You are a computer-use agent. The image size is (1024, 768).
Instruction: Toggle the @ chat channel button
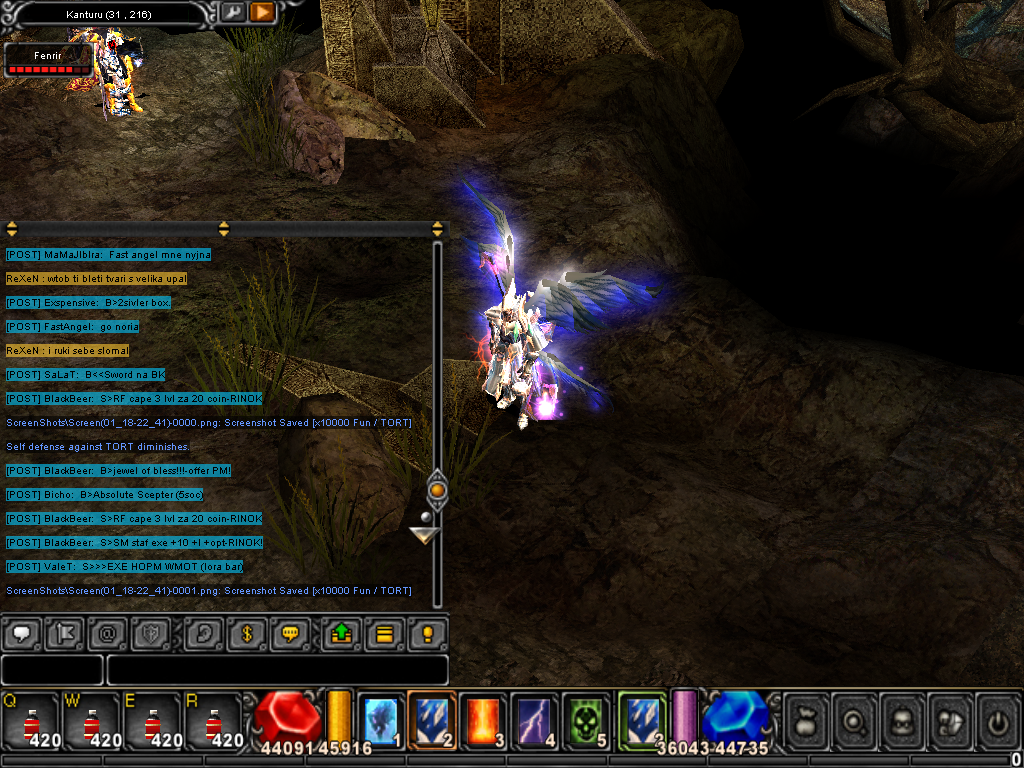[106, 633]
